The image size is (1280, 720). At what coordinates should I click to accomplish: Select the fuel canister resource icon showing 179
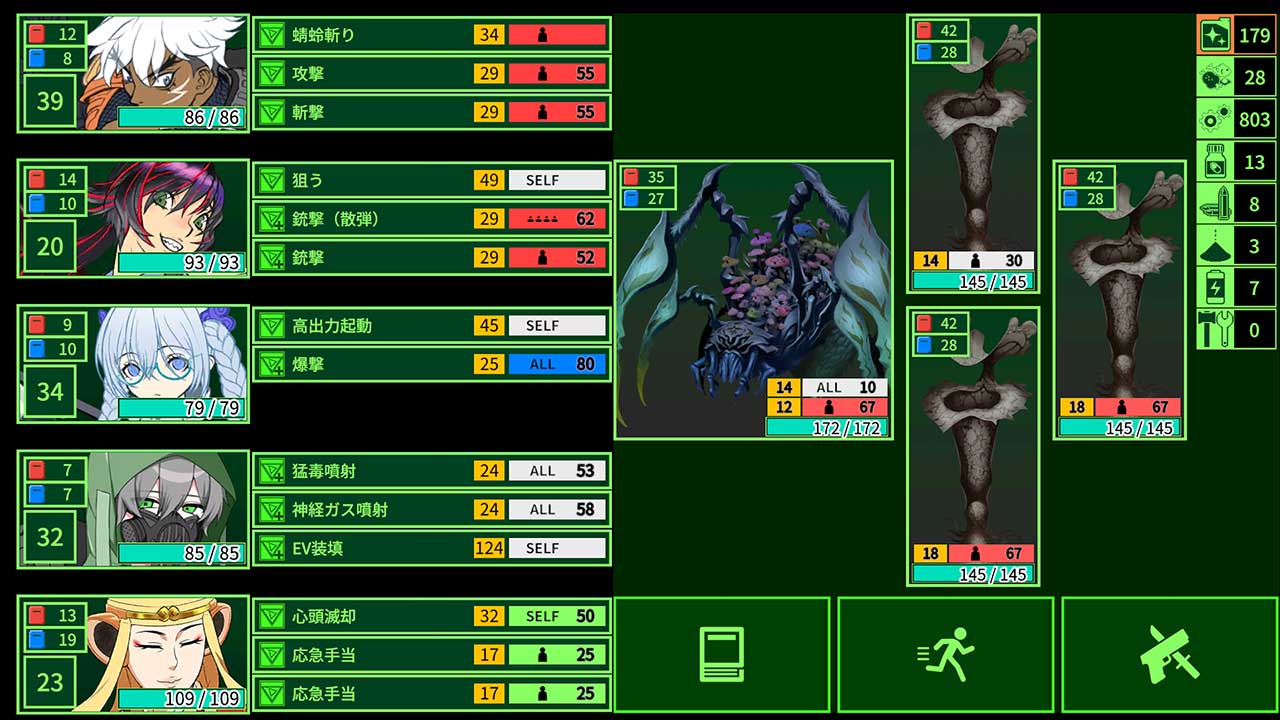pyautogui.click(x=1215, y=33)
